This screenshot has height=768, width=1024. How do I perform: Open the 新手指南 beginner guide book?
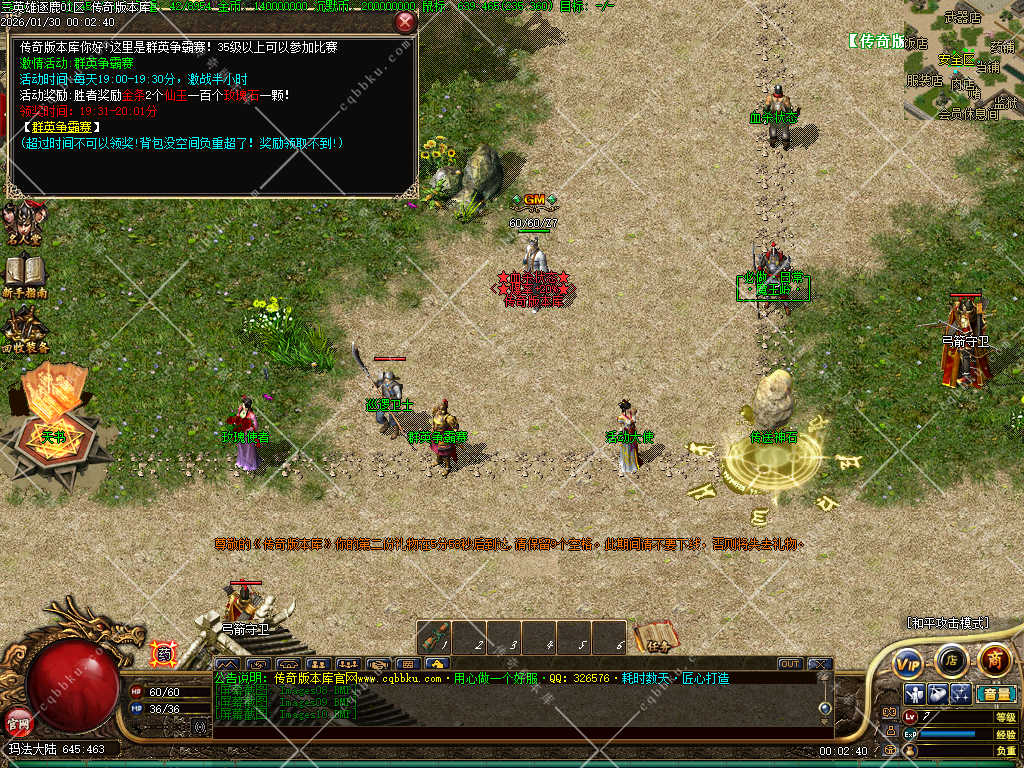coord(23,275)
